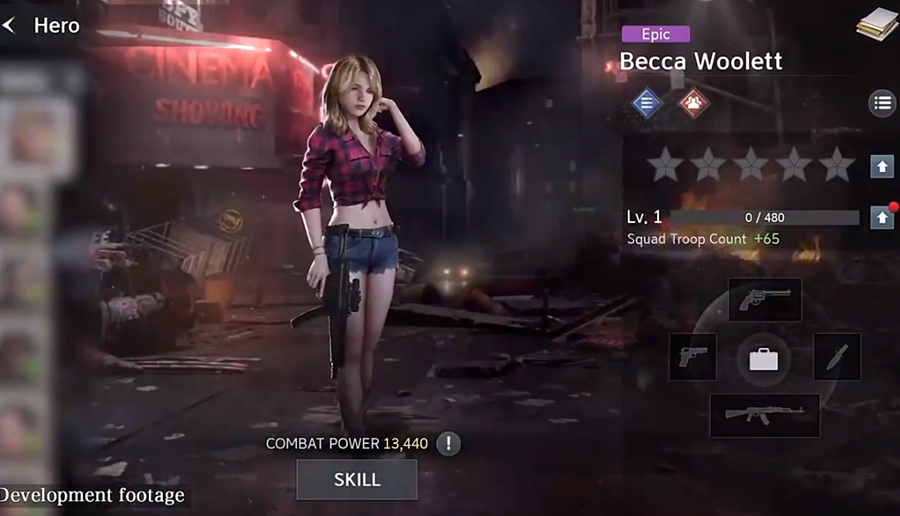
Task: Select the revolver equipment slot
Action: tap(765, 300)
